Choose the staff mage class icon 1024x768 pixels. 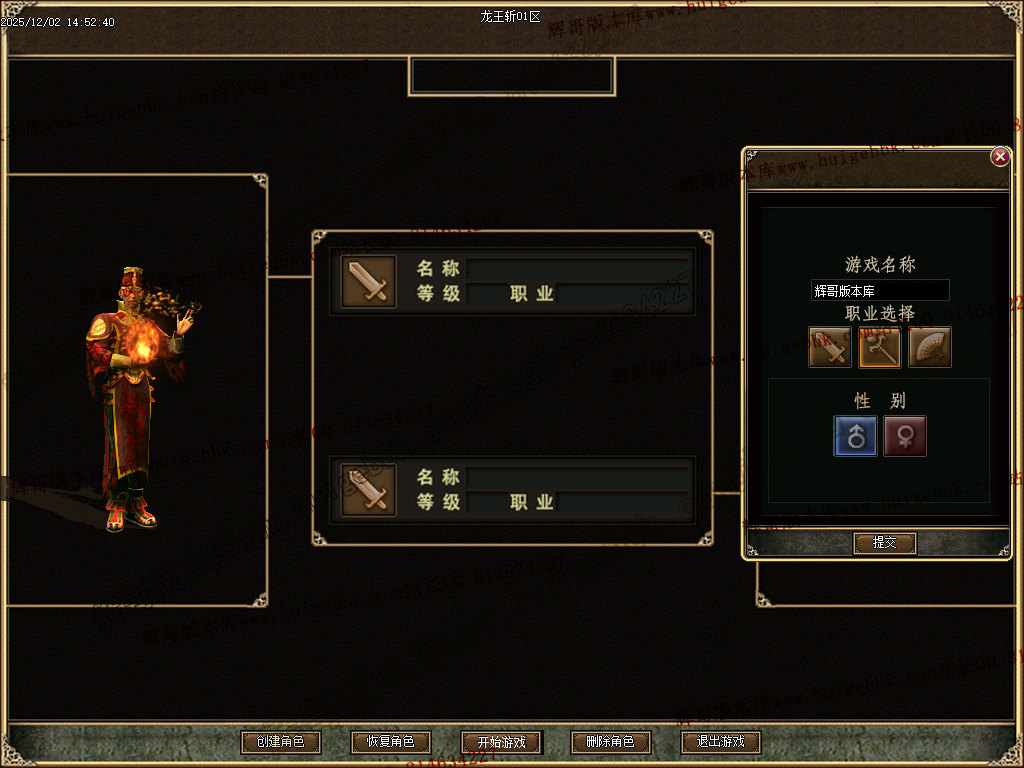[x=880, y=347]
